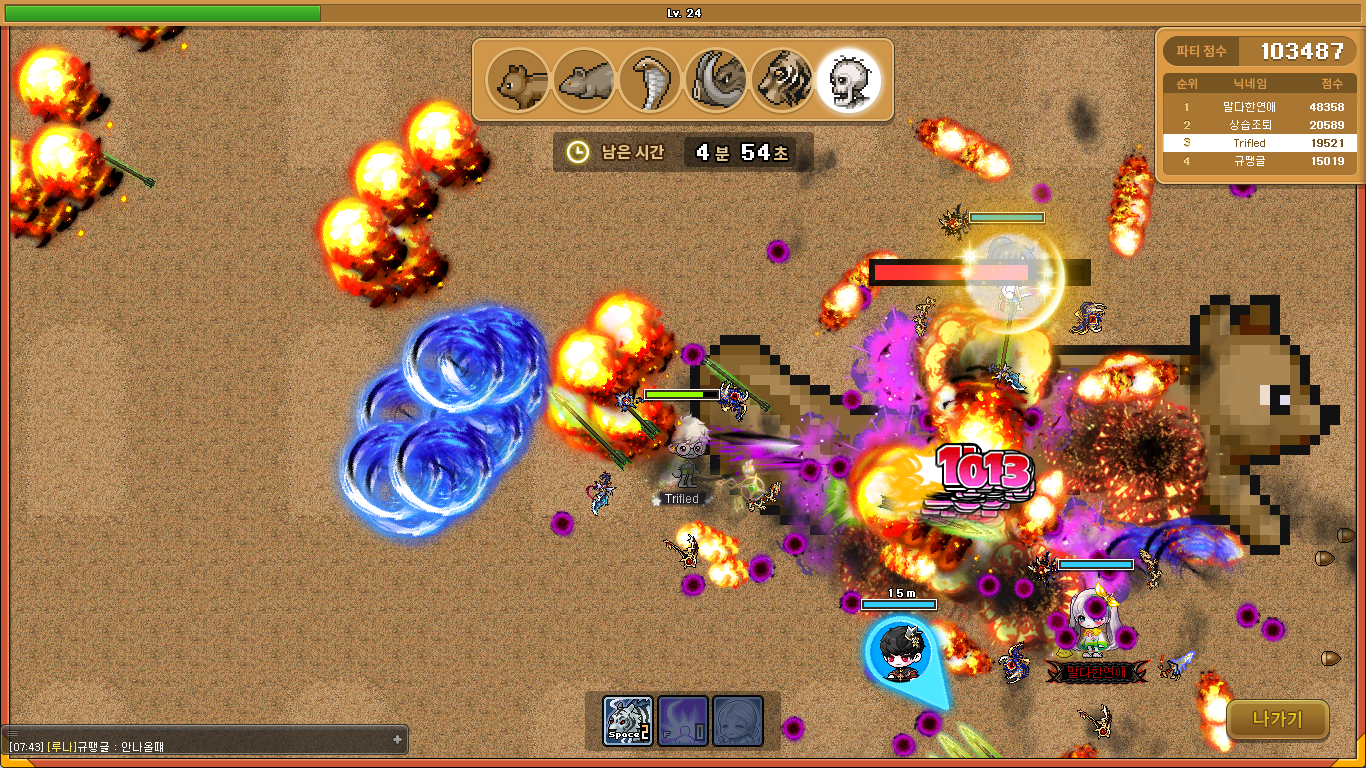This screenshot has width=1366, height=768.
Task: Open the chat menu lines icon
Action: pyautogui.click(x=13, y=733)
